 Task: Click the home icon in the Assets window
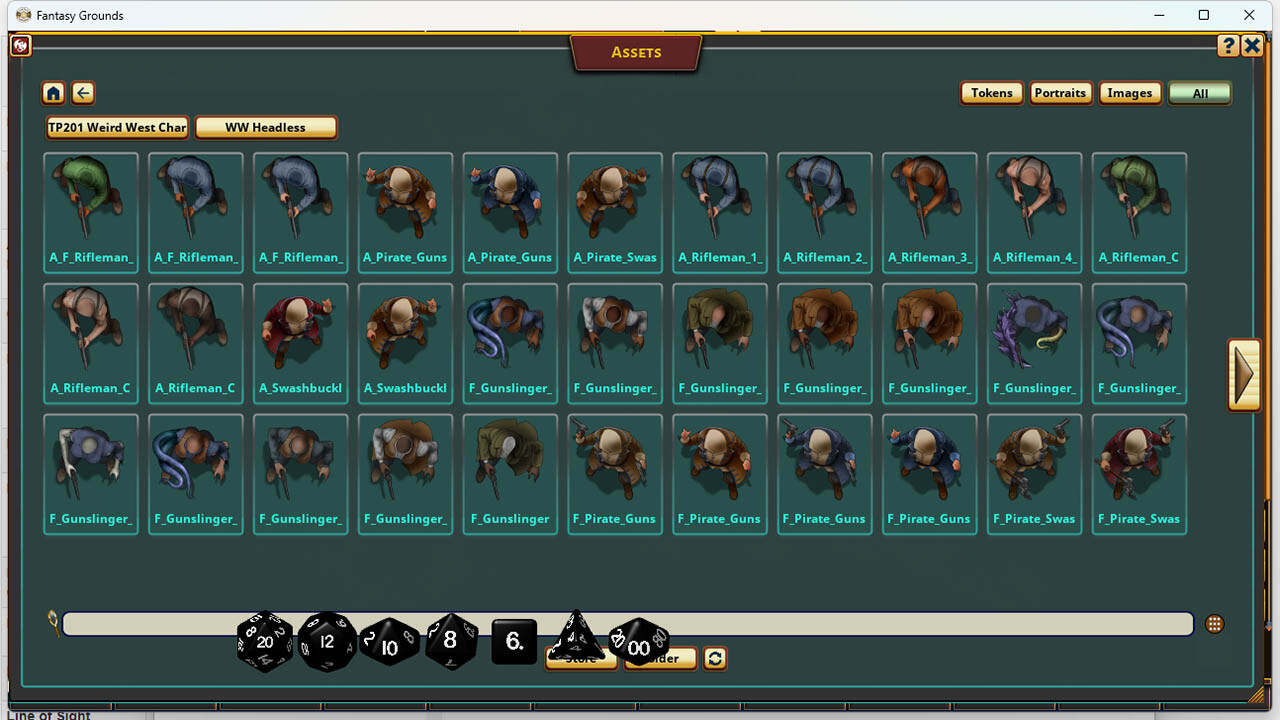tap(53, 92)
